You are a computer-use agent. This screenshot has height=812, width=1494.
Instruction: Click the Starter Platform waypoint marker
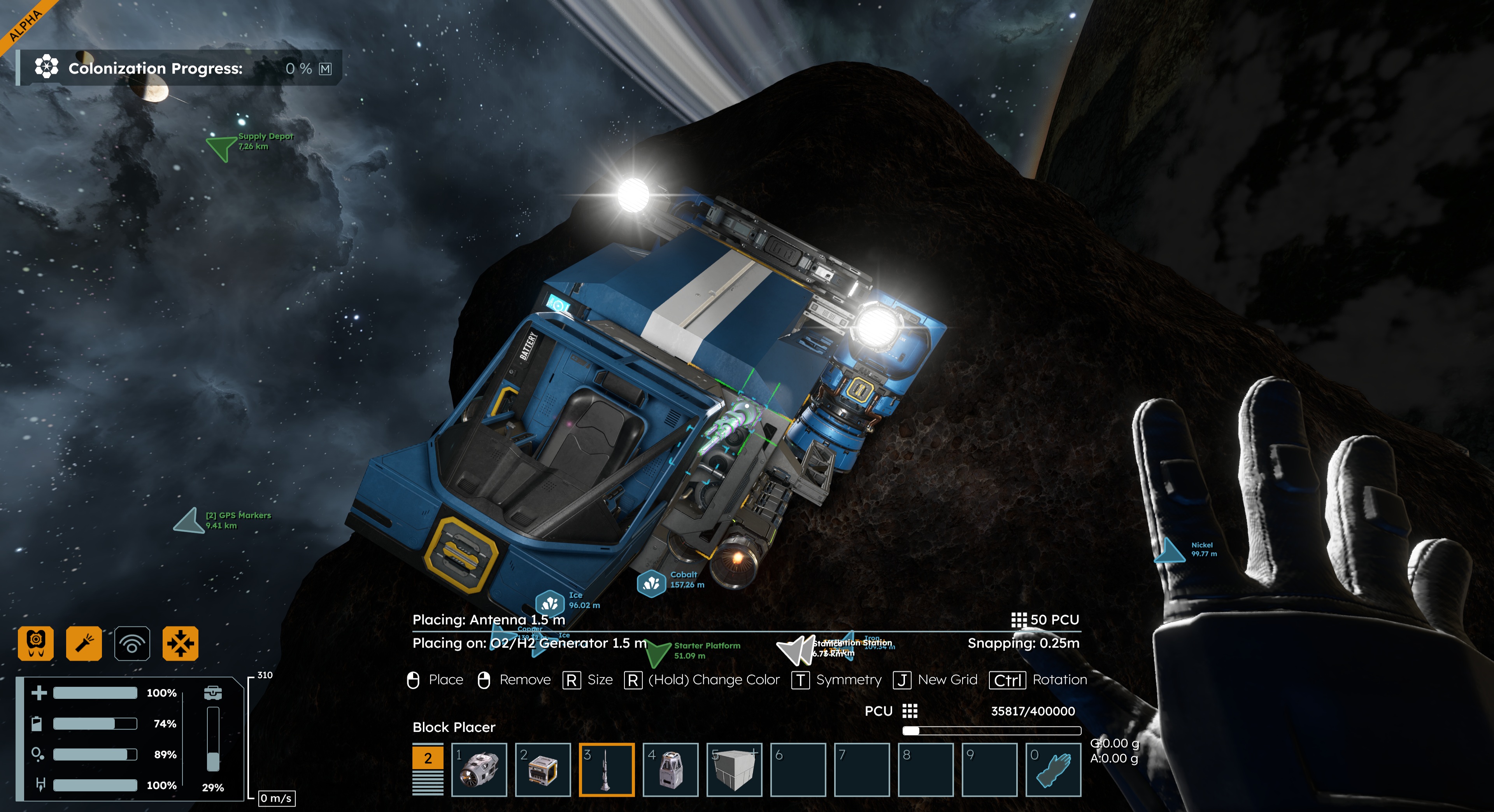pos(658,653)
